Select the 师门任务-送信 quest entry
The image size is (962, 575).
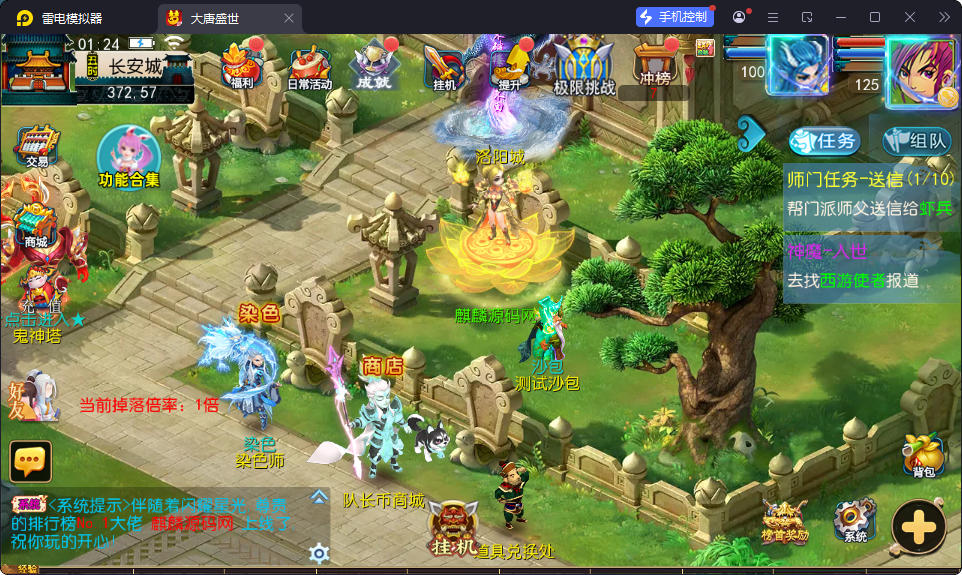tap(870, 193)
